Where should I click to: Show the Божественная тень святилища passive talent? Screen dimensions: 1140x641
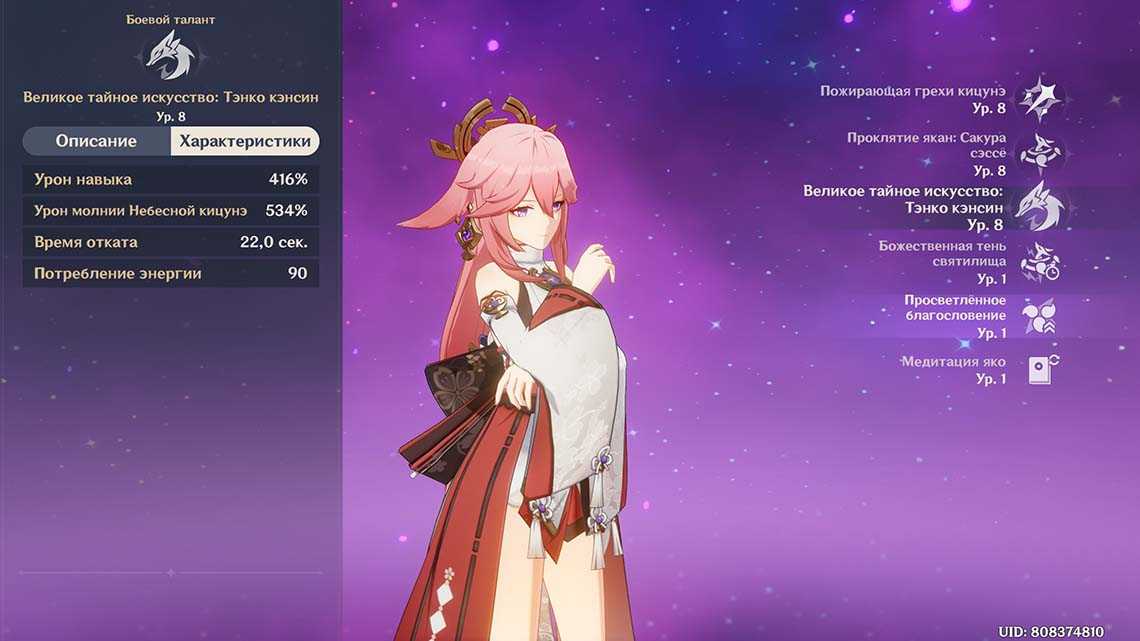1039,262
